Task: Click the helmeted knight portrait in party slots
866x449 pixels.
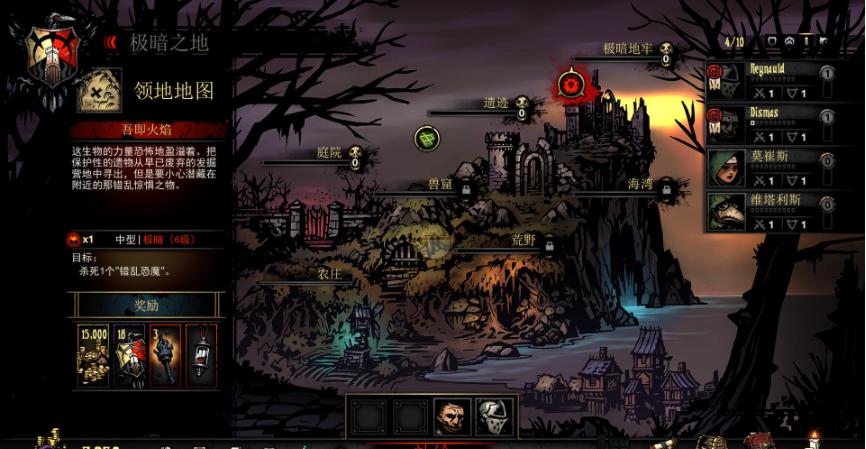Action: point(492,415)
